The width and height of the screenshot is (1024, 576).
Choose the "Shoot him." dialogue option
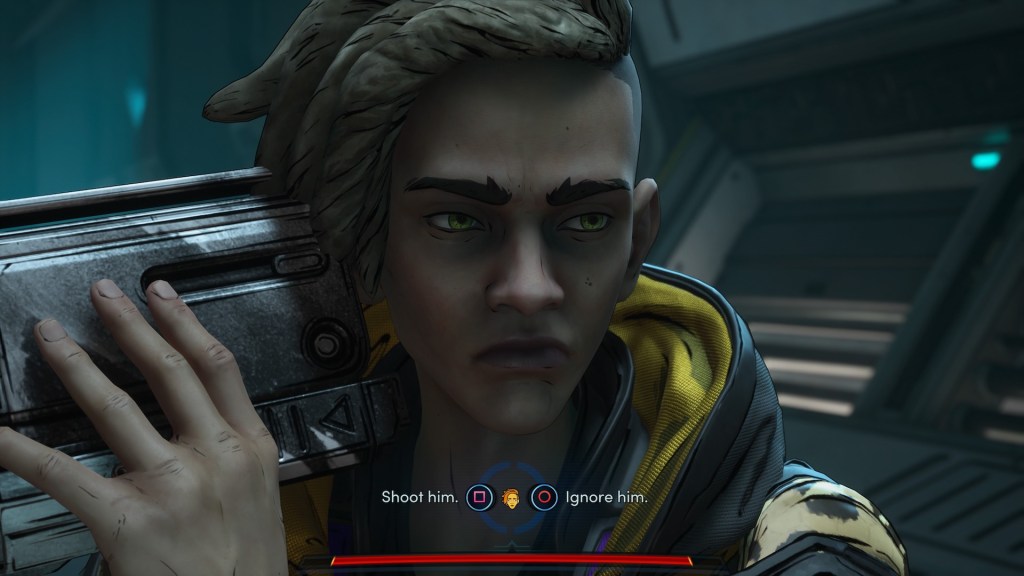coord(421,497)
